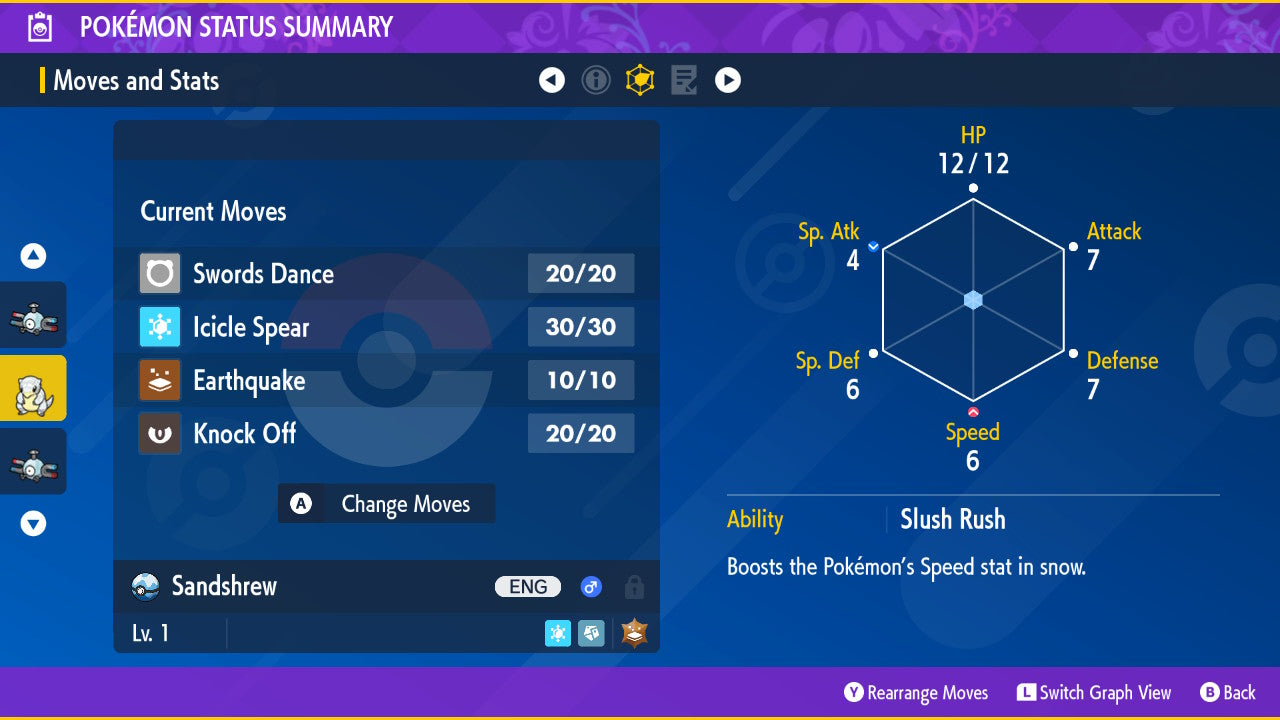This screenshot has width=1280, height=720.
Task: Switch to the memo notes tab
Action: click(684, 80)
